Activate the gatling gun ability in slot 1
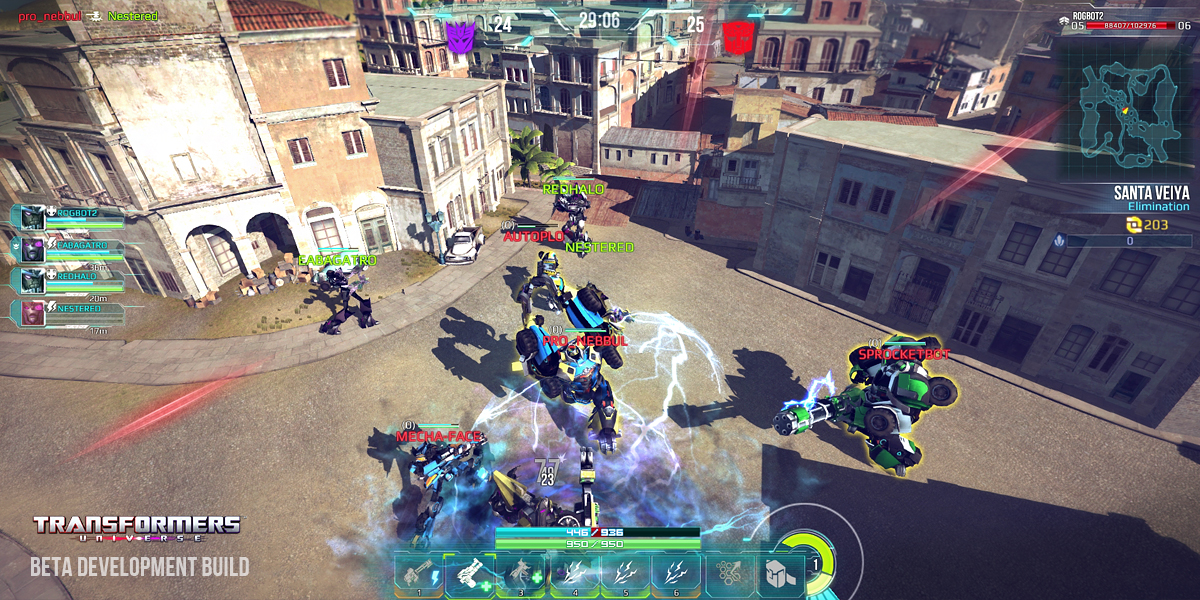Image resolution: width=1200 pixels, height=600 pixels. (x=418, y=575)
